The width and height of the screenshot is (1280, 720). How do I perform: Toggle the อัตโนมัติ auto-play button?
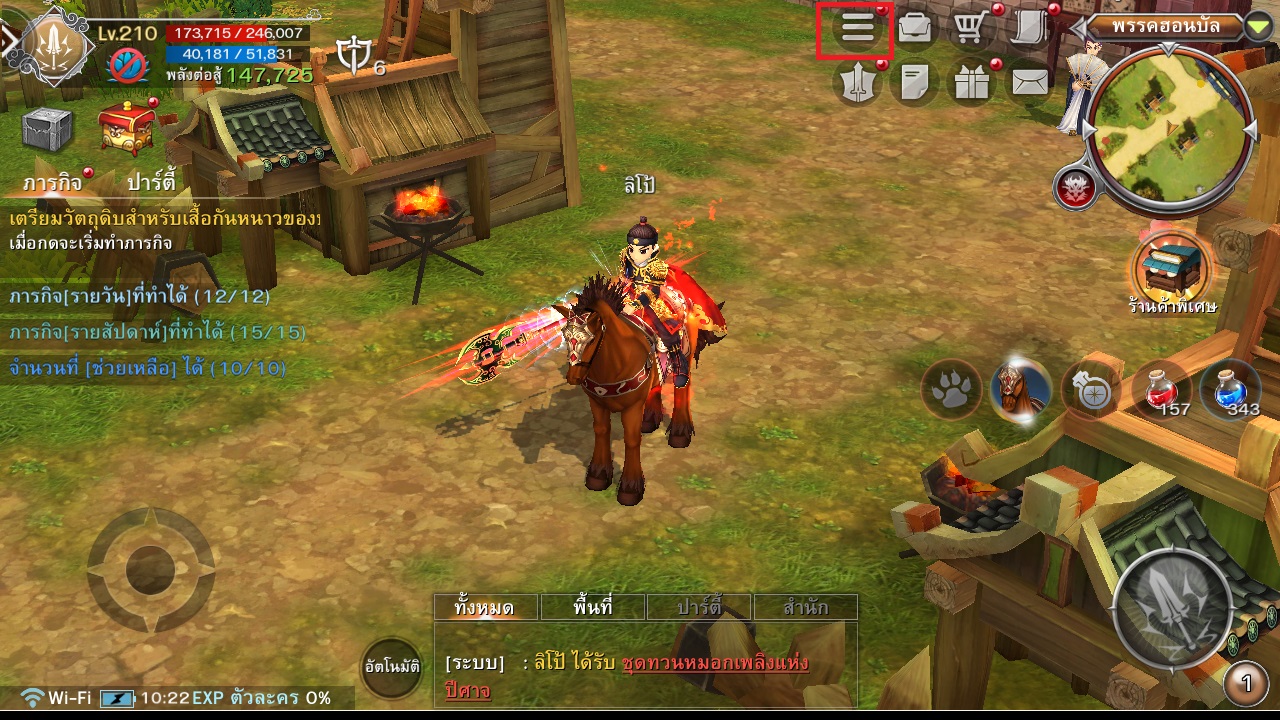pos(392,666)
